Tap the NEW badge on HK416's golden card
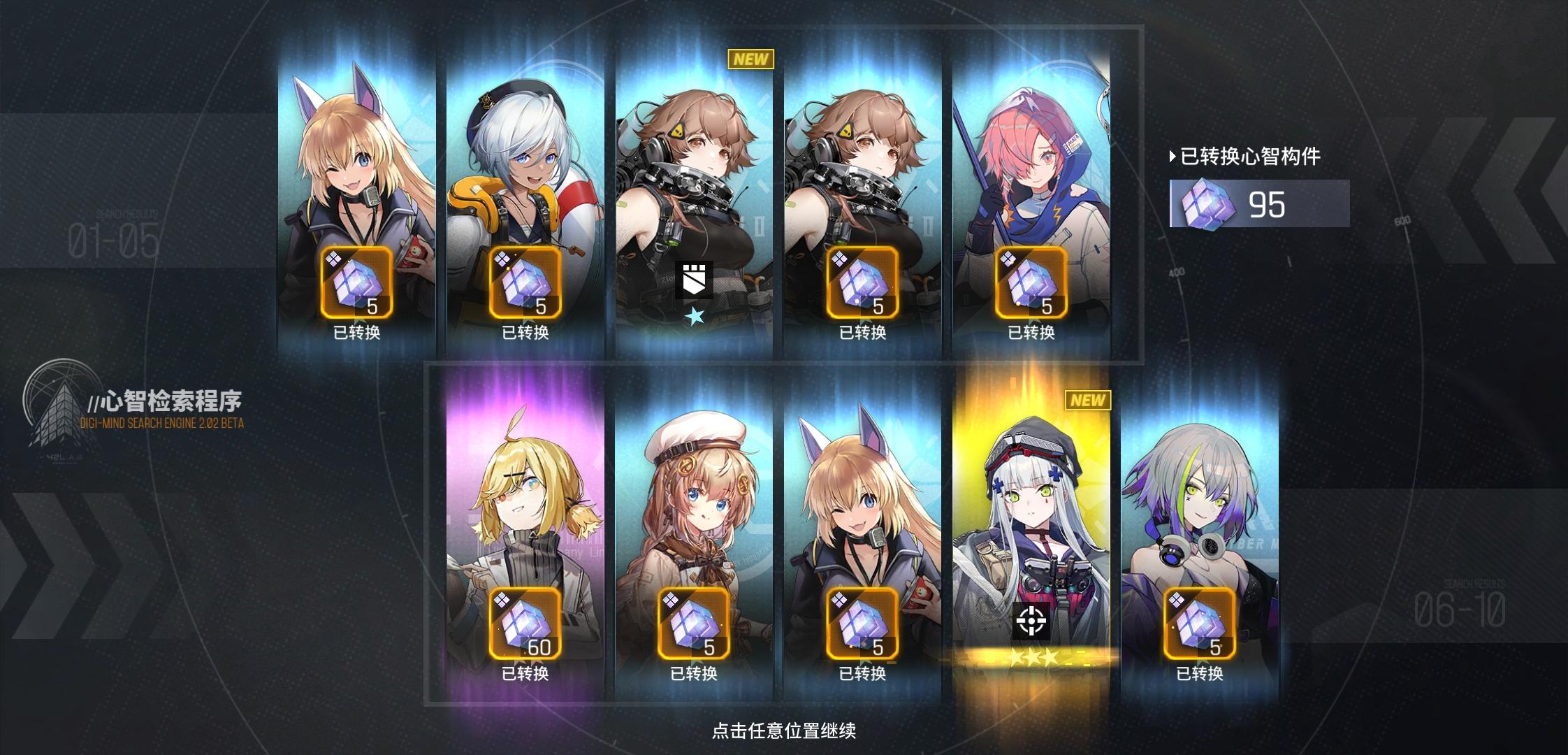 [x=1087, y=399]
